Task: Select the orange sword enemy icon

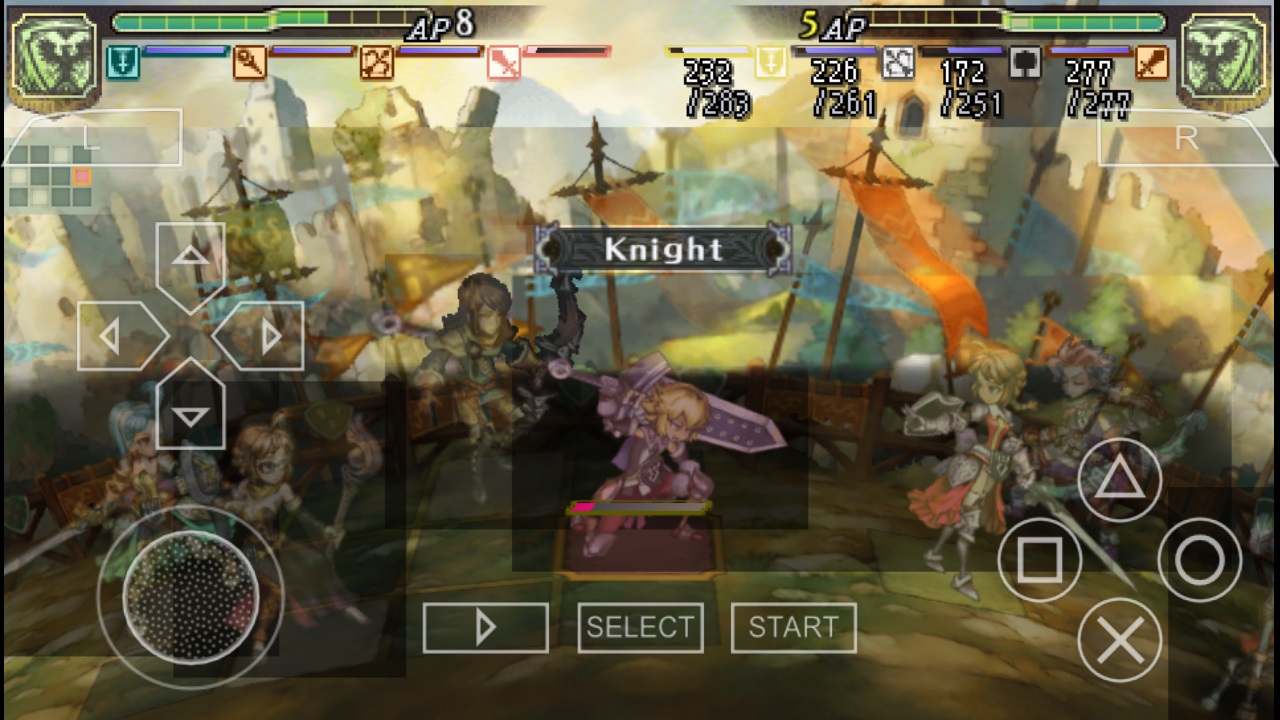Action: pyautogui.click(x=1152, y=62)
